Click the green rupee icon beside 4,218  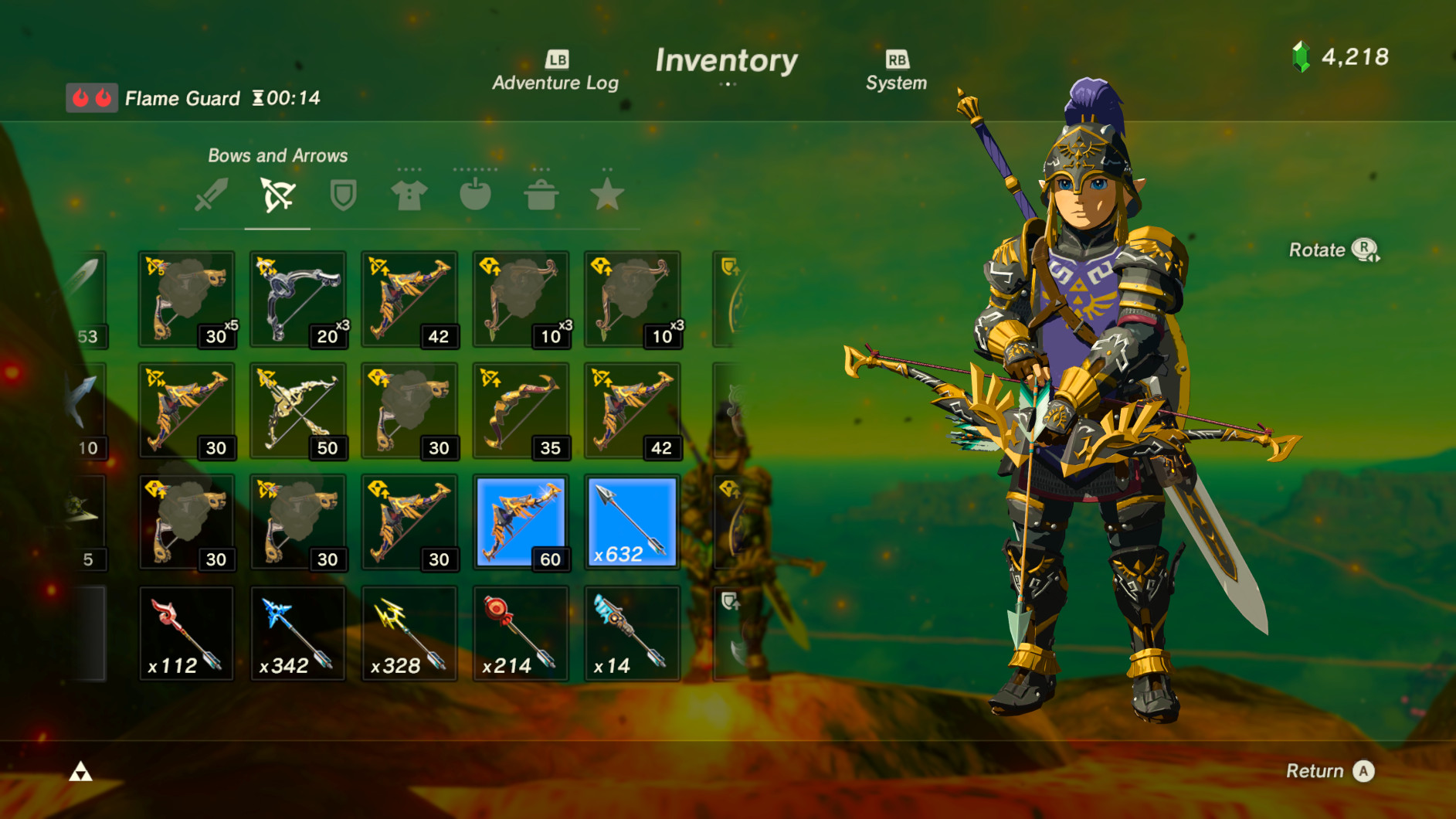tap(1302, 56)
